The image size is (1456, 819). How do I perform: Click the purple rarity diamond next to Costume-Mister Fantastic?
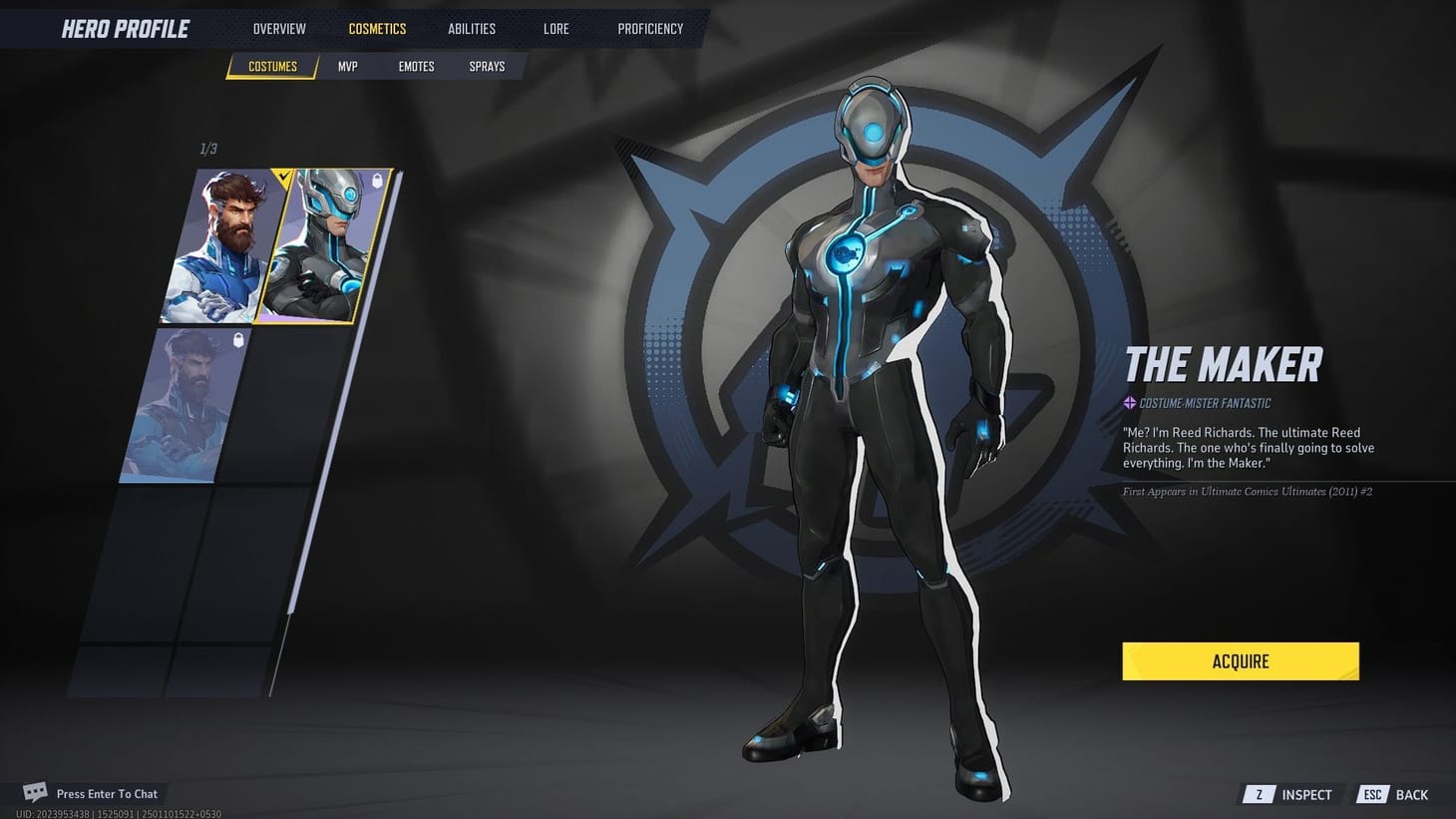(1128, 402)
